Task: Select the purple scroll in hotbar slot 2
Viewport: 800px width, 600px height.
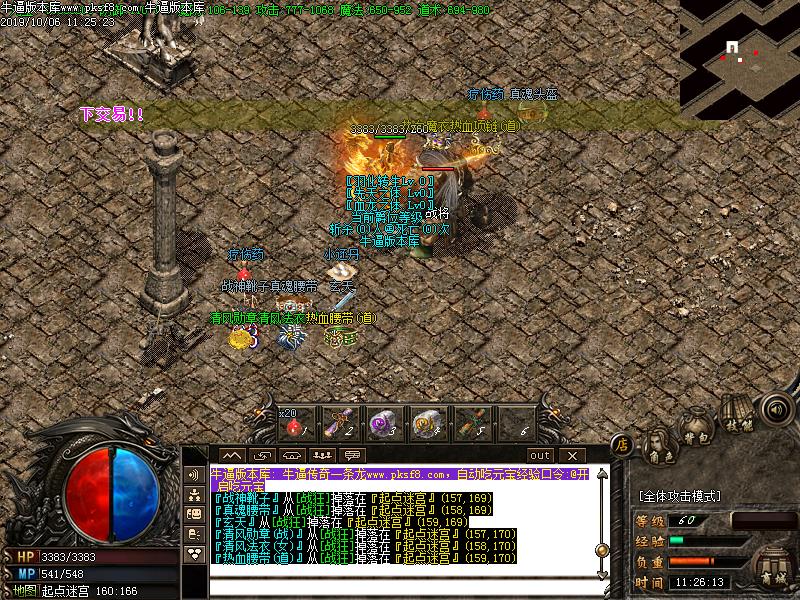Action: pyautogui.click(x=338, y=425)
